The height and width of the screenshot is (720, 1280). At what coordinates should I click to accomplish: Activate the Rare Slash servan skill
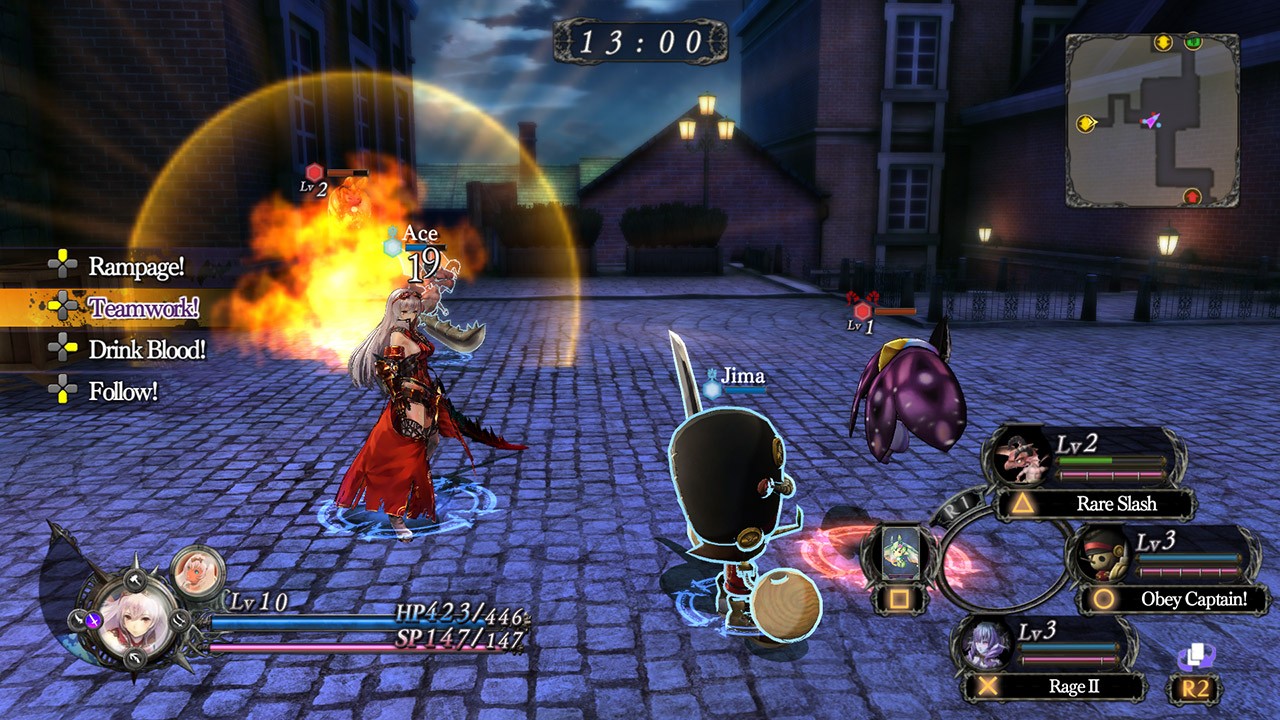click(1115, 504)
